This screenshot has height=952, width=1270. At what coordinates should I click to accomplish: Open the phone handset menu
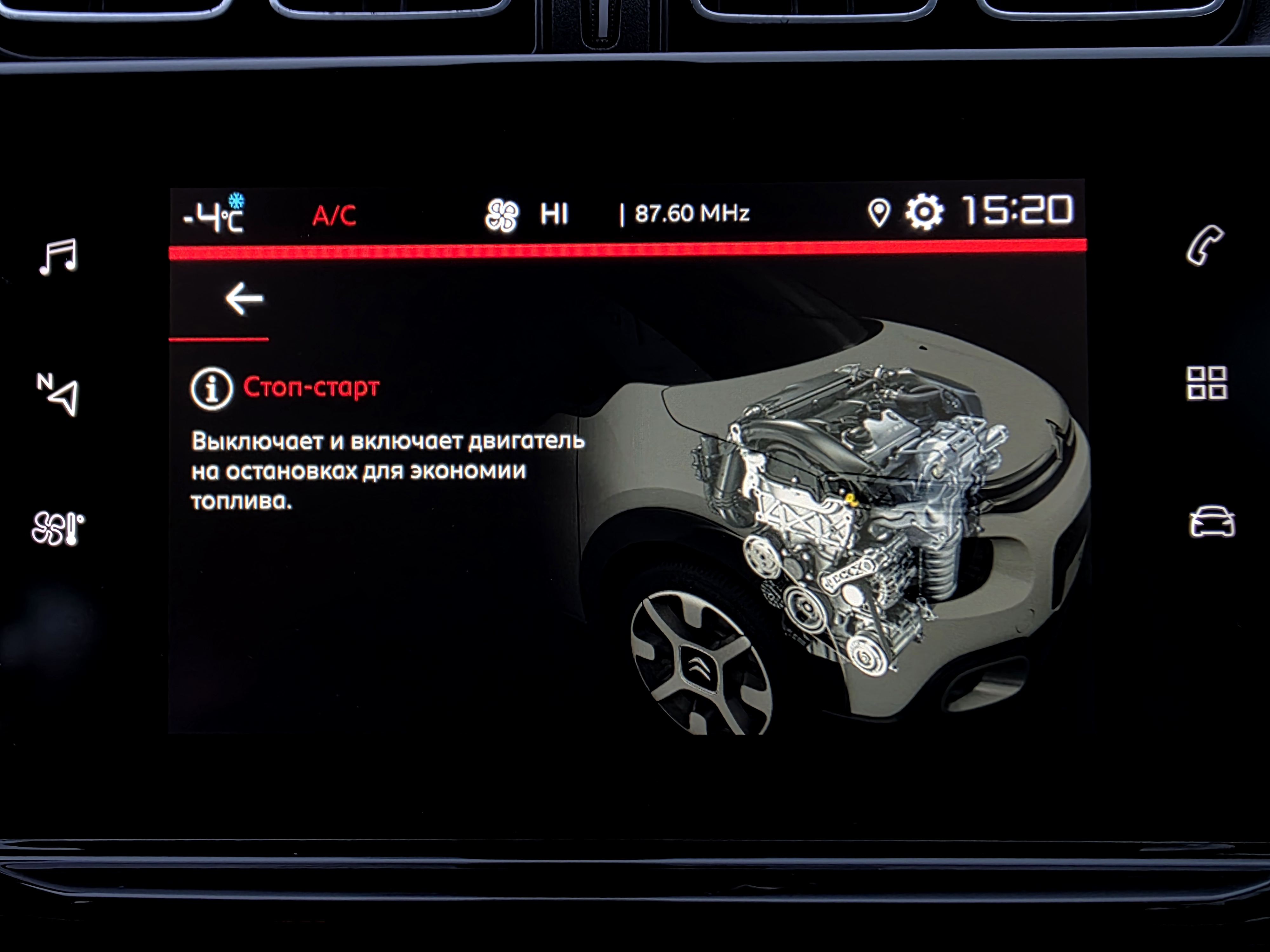(1205, 245)
